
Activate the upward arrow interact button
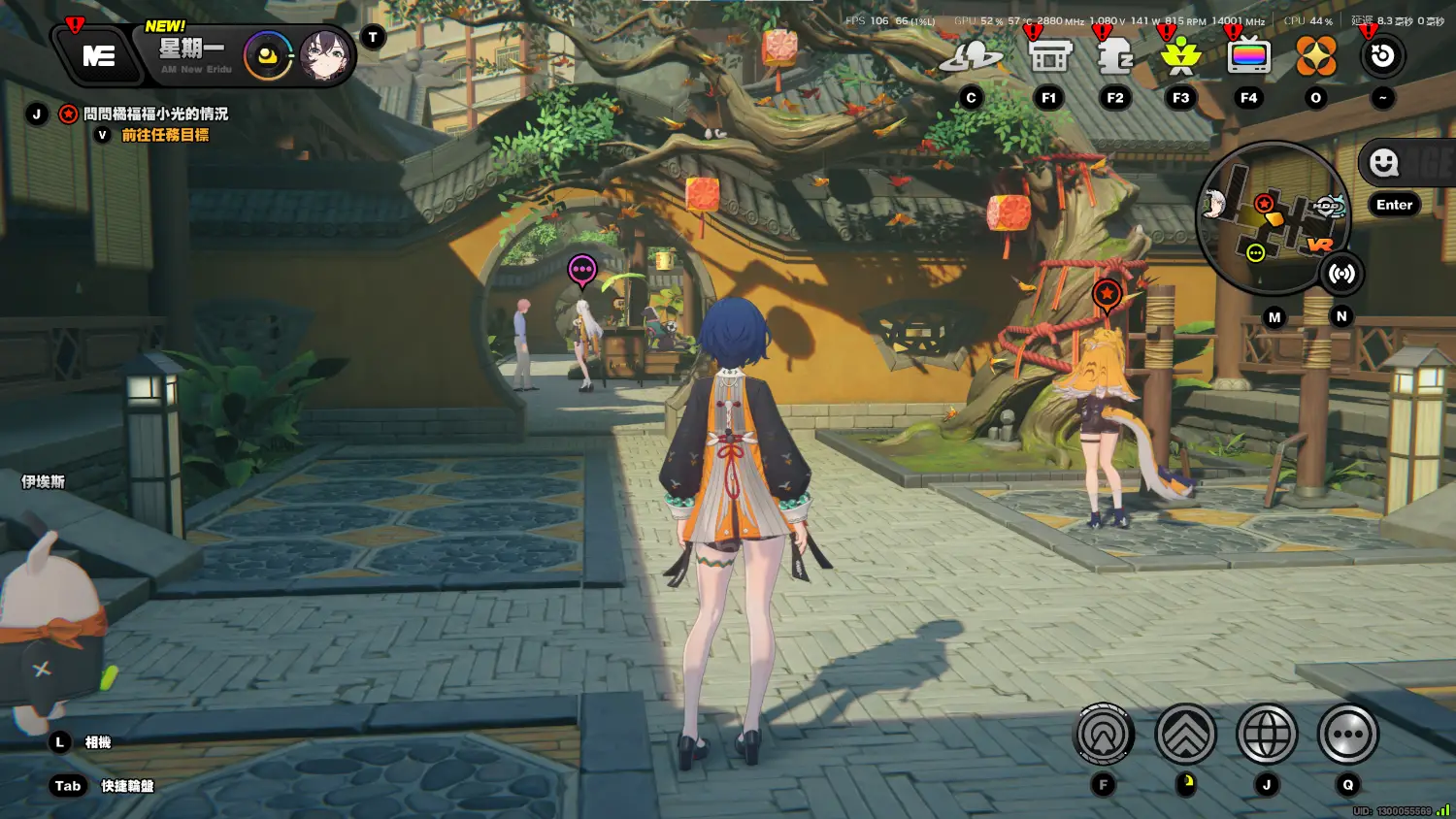[x=1104, y=735]
